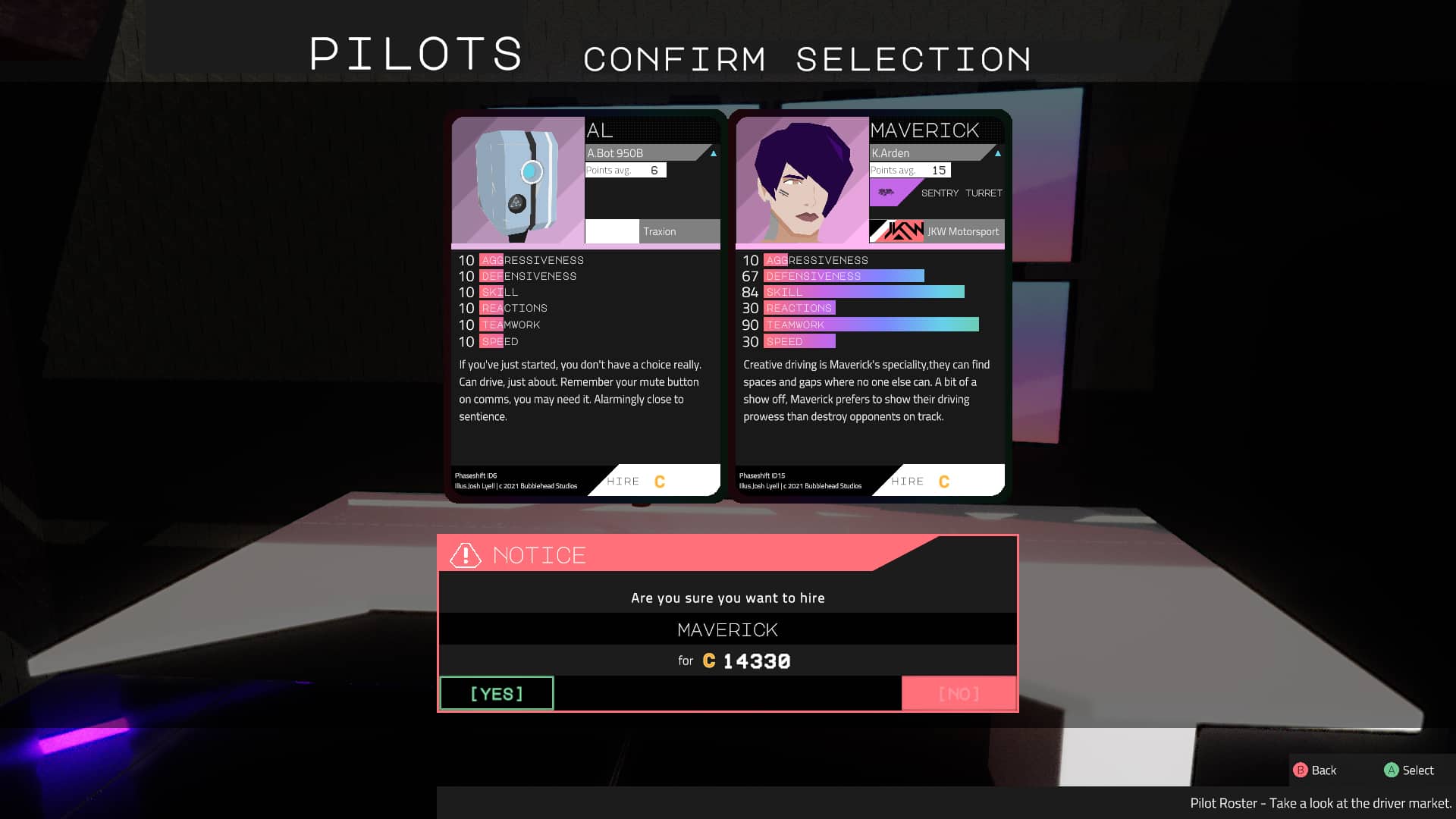Click the Traxion team tag on AL's card
This screenshot has width=1456, height=819.
click(x=659, y=231)
